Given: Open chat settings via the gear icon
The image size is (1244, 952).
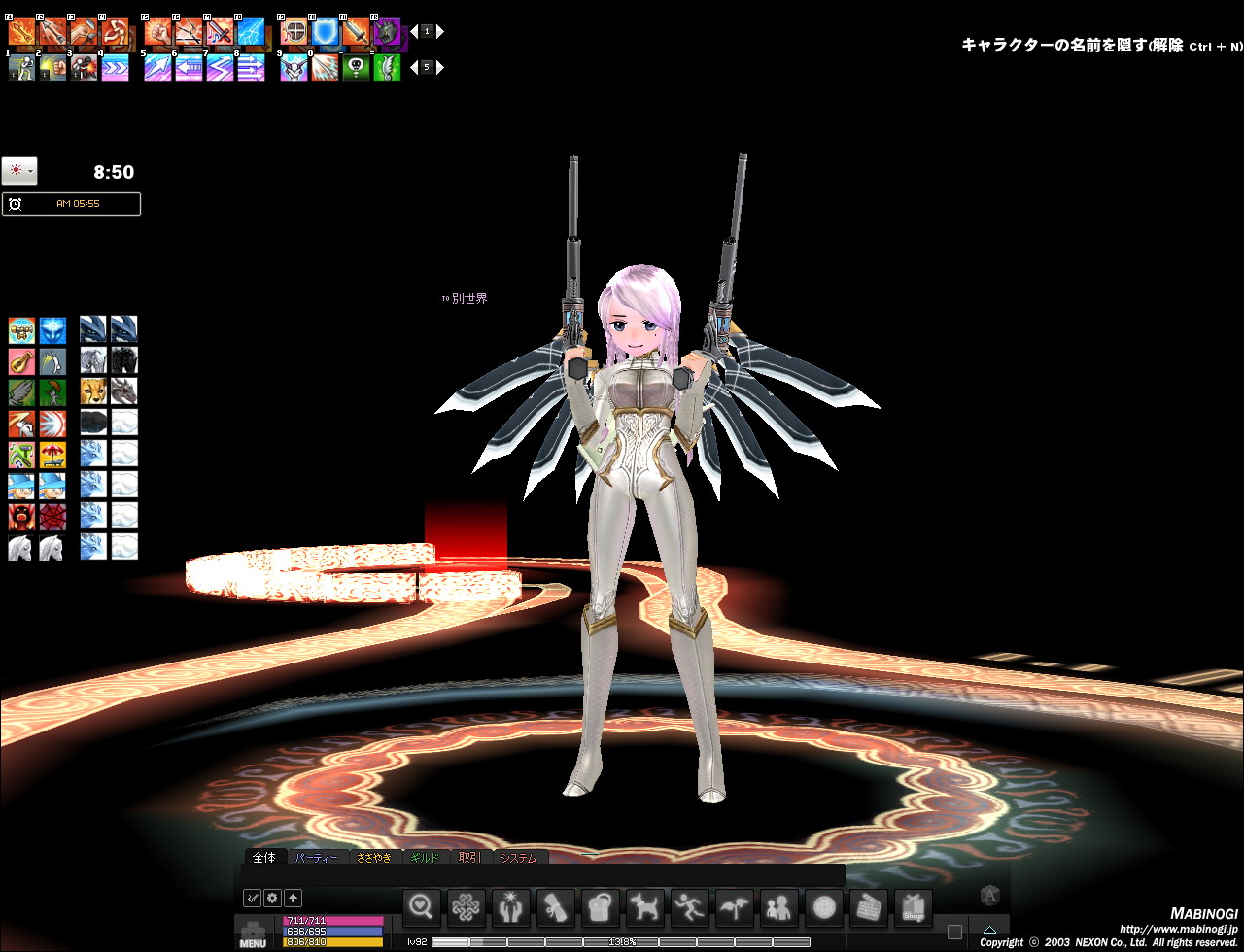Looking at the screenshot, I should coord(272,898).
